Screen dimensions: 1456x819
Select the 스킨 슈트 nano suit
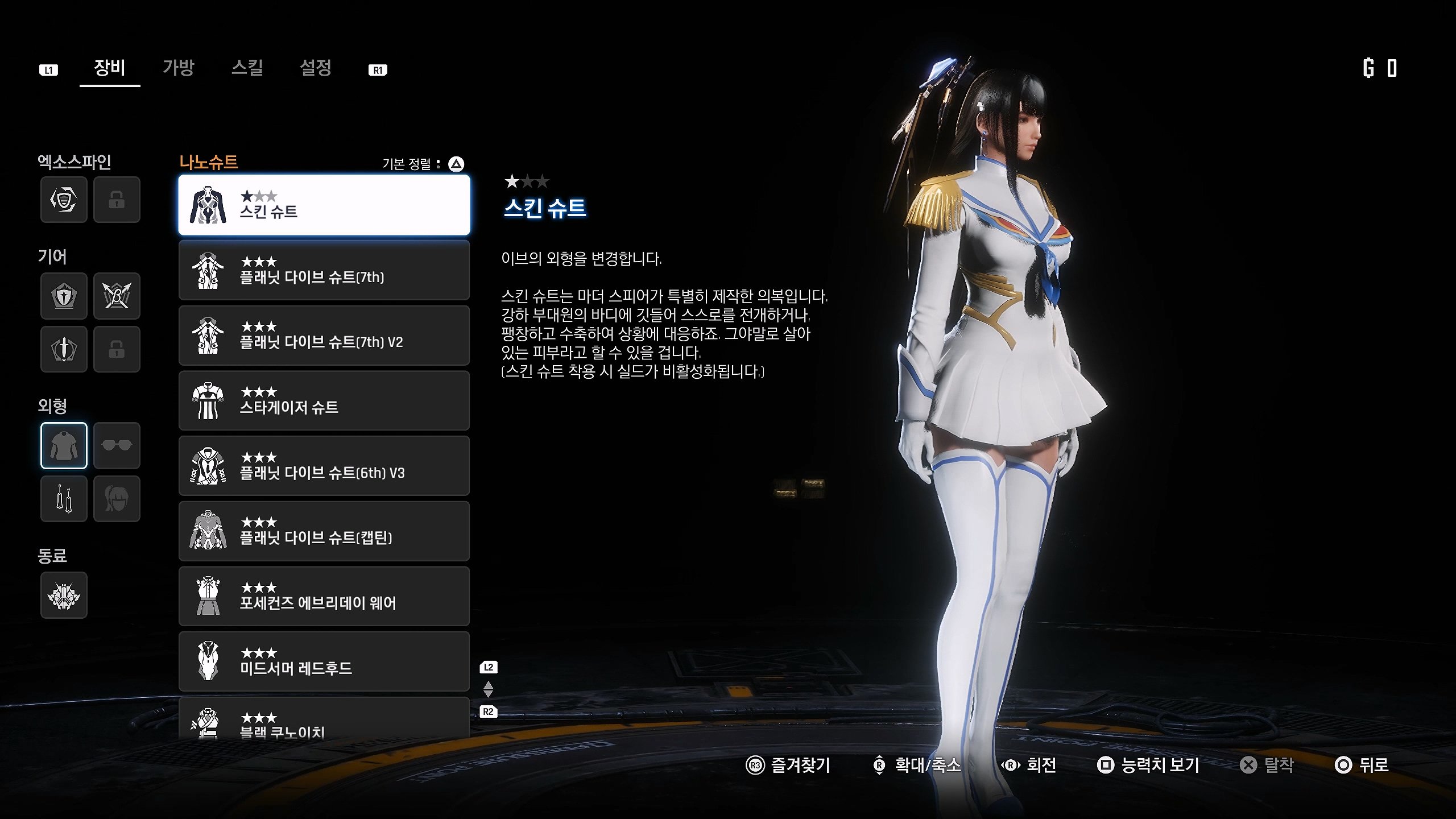(324, 205)
